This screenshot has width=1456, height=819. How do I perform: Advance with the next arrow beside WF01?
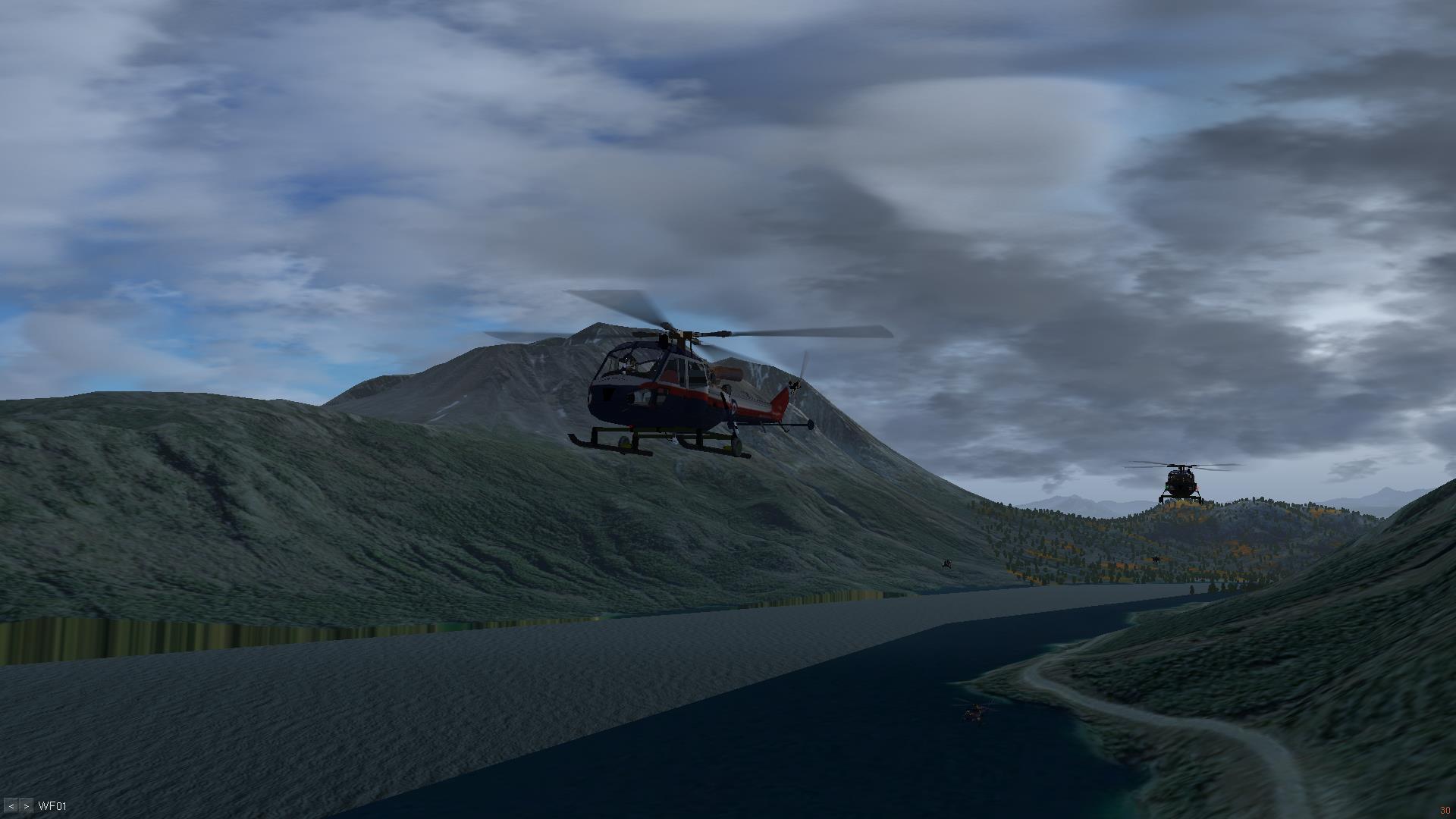(26, 806)
